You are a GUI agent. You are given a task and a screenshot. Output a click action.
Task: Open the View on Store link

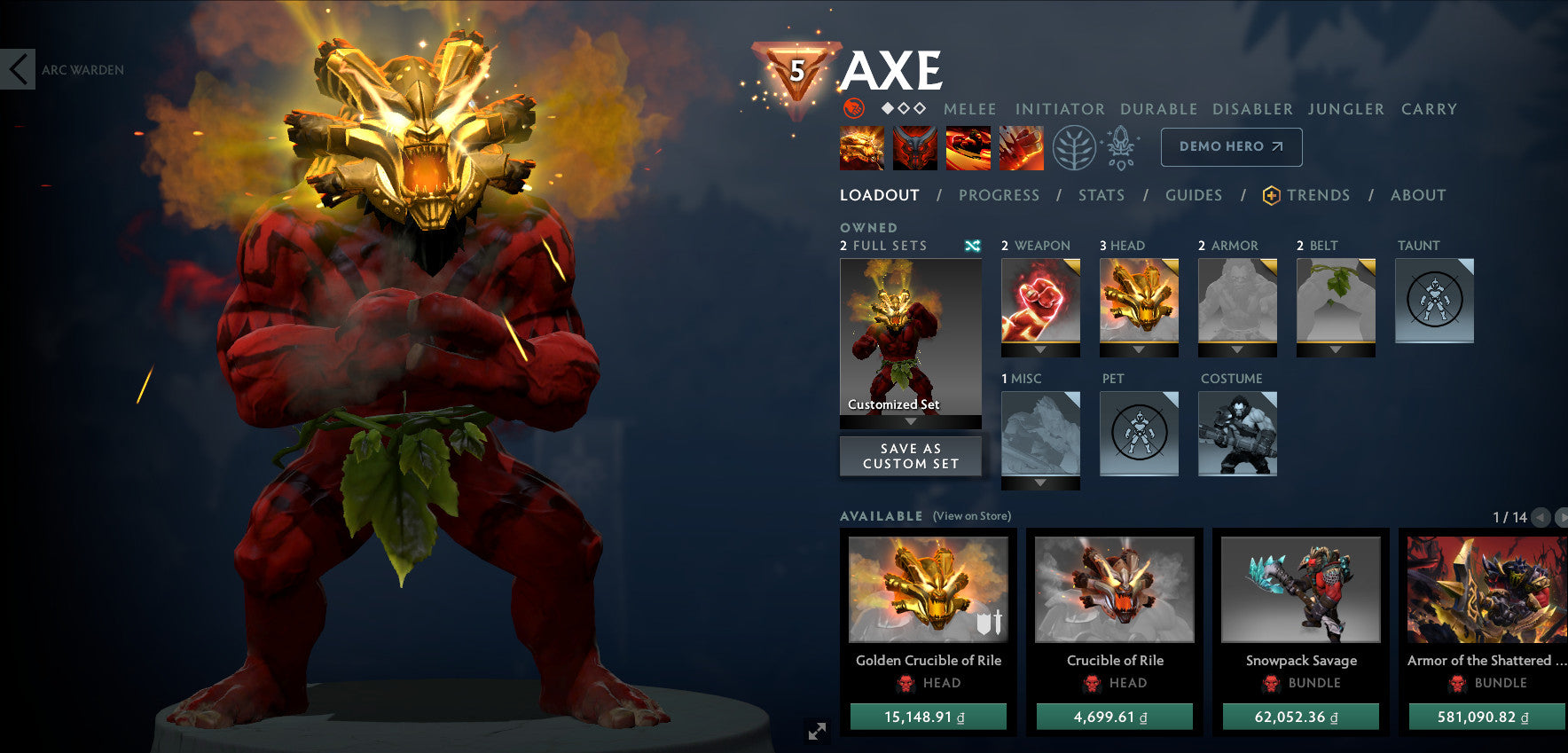pyautogui.click(x=971, y=515)
